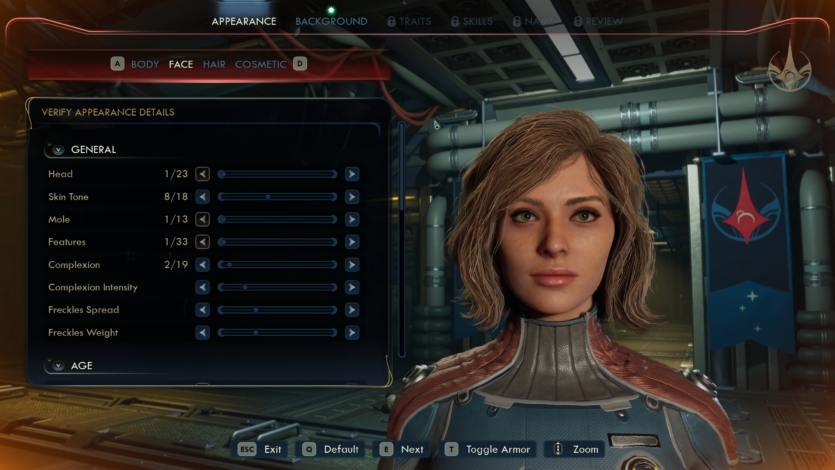
Task: Pick the next Mole option
Action: pyautogui.click(x=352, y=219)
